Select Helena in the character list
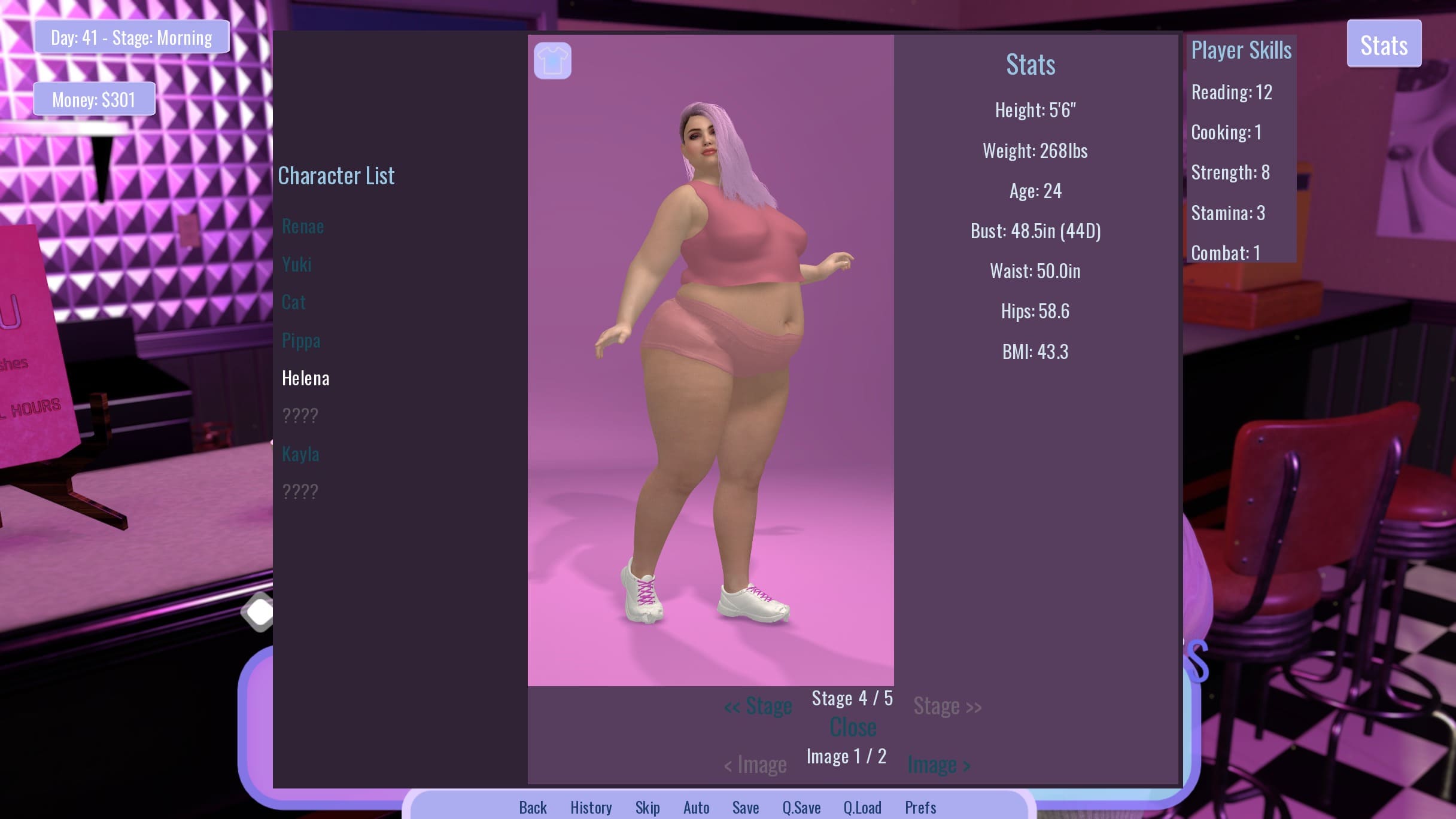1456x819 pixels. pos(305,378)
